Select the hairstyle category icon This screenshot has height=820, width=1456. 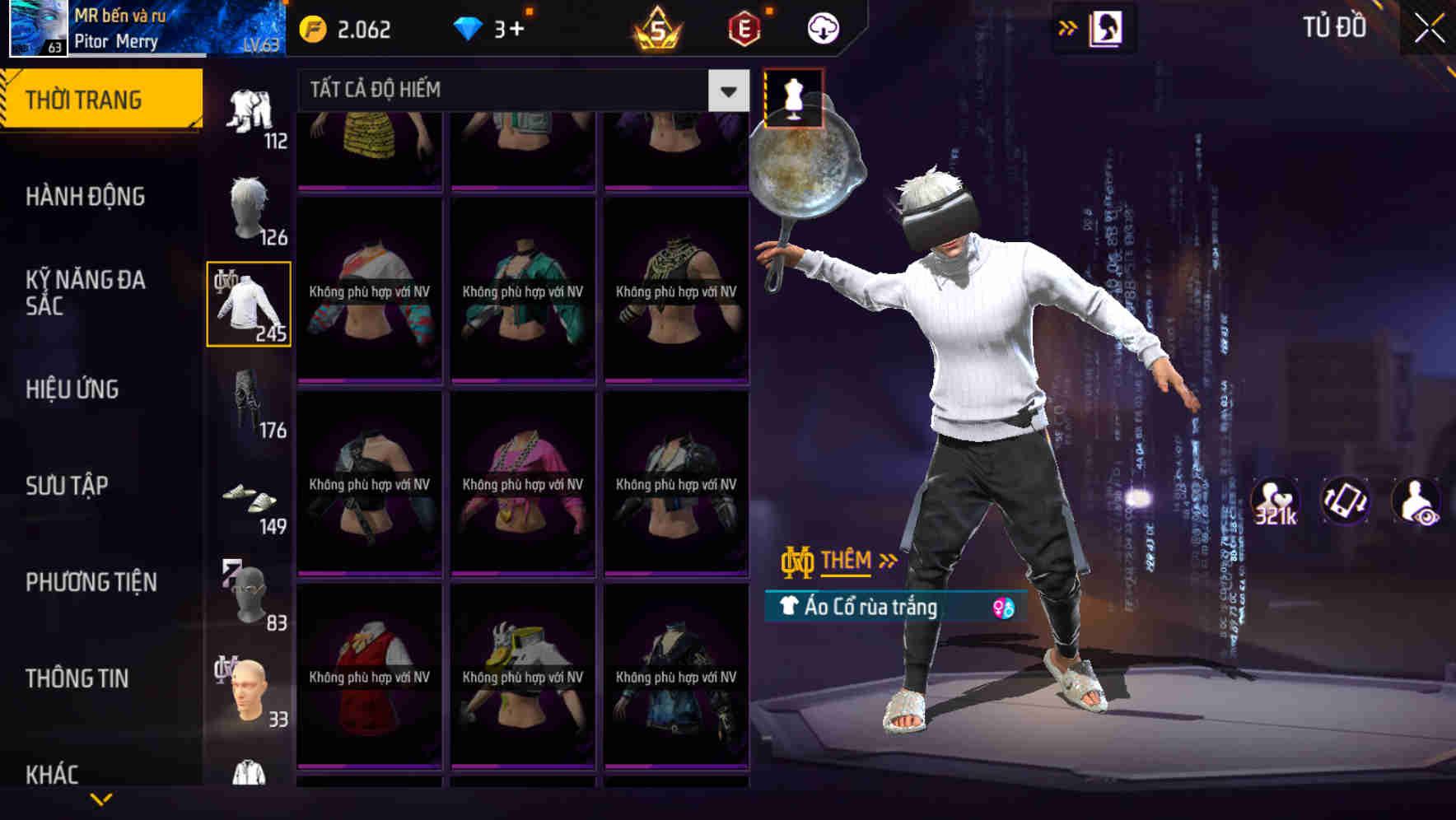click(249, 206)
